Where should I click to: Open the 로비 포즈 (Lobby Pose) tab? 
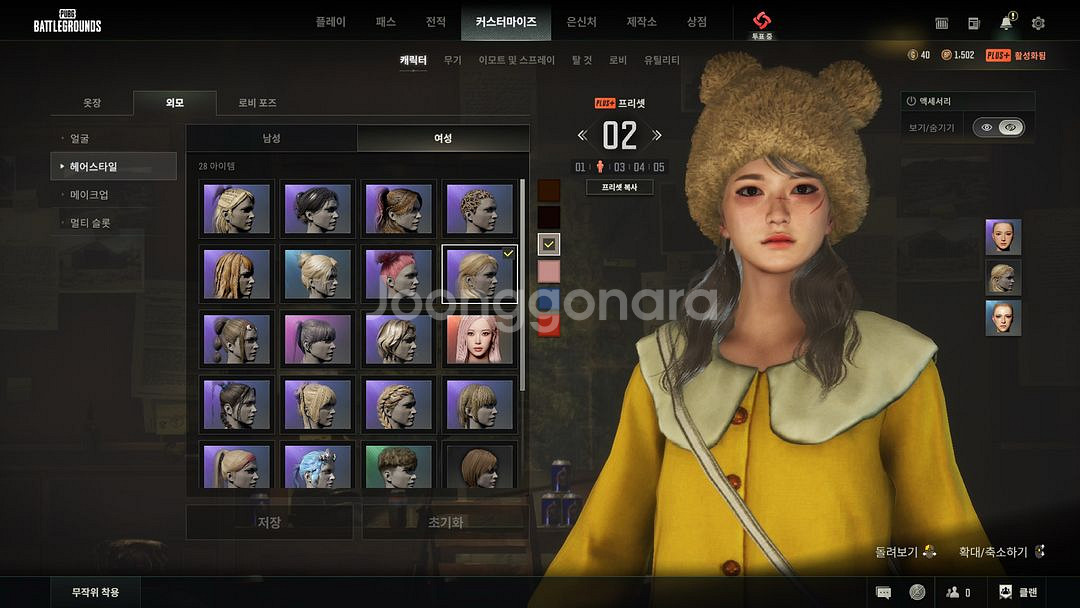click(x=257, y=103)
